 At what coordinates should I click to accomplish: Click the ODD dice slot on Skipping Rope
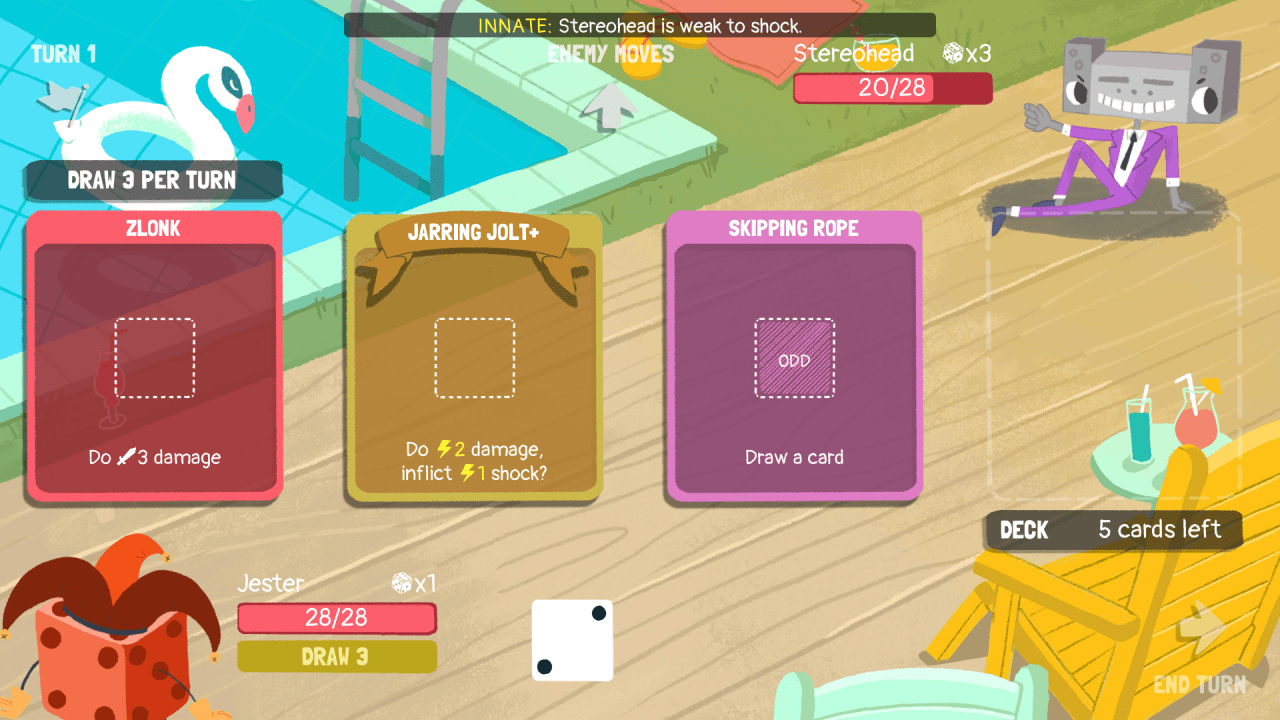pos(794,357)
